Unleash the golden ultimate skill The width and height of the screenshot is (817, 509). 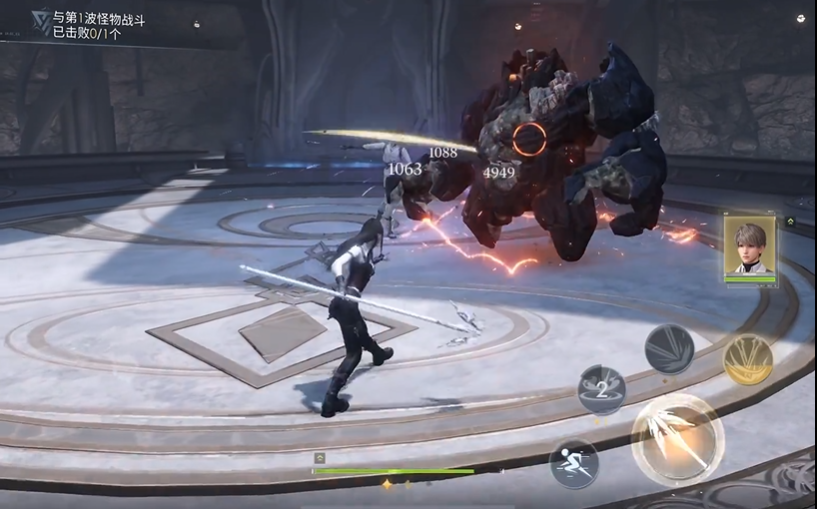pyautogui.click(x=748, y=359)
